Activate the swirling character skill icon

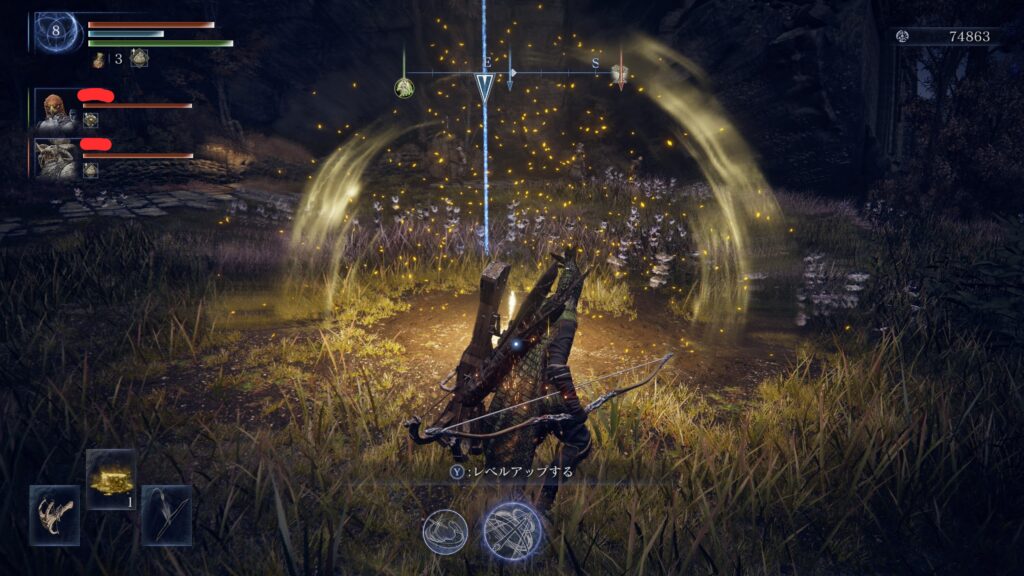pos(446,530)
